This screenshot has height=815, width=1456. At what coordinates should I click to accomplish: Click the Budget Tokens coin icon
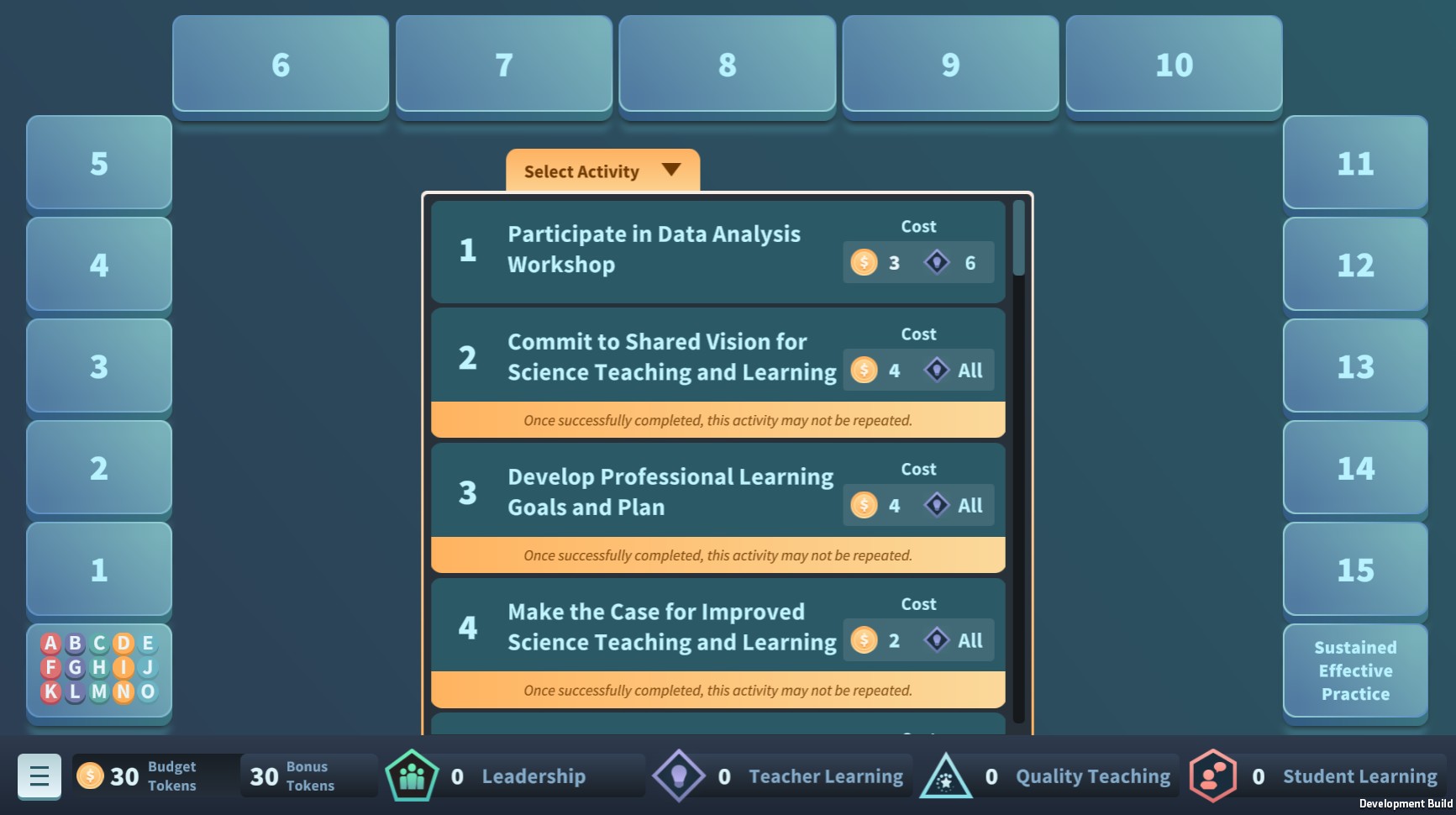point(90,776)
